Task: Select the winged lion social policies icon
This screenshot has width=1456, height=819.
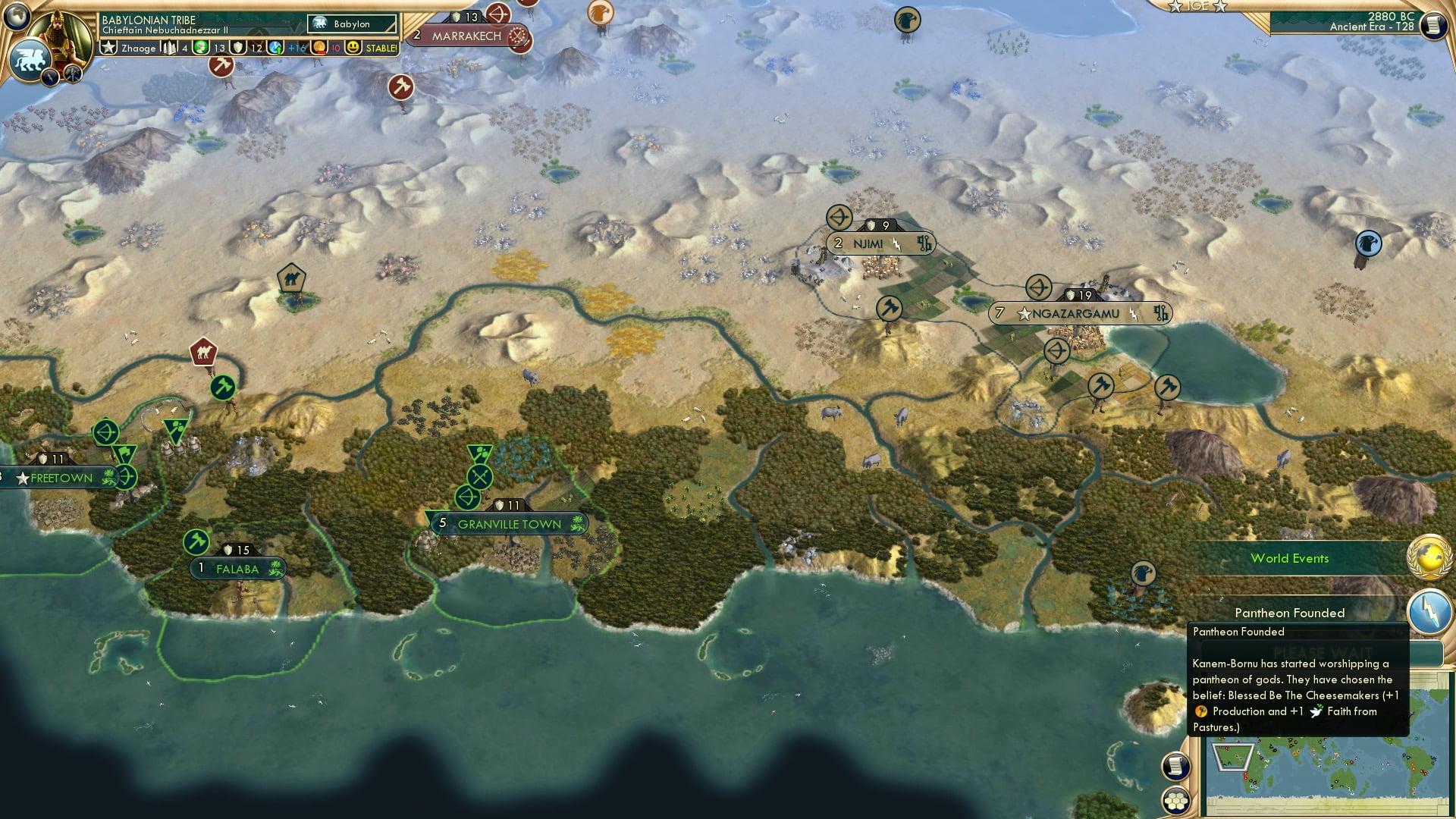Action: coord(29,59)
